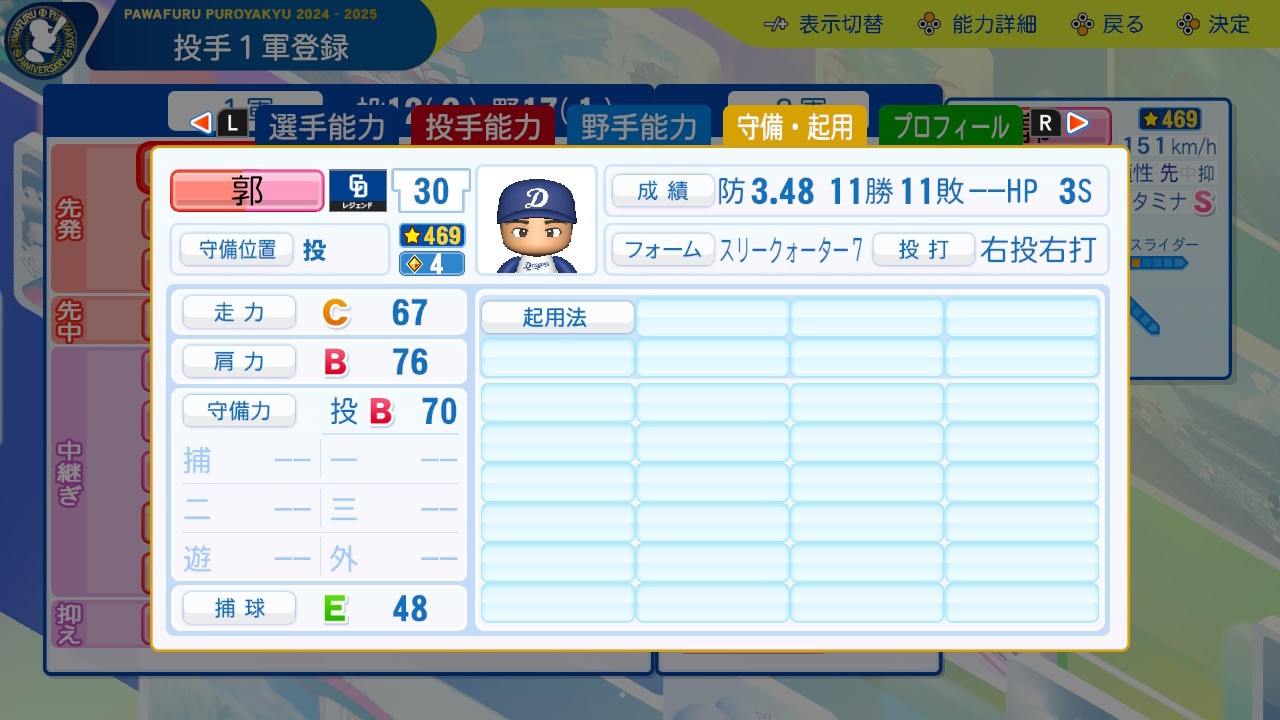Click the 起用法 usage button
This screenshot has width=1280, height=720.
point(557,316)
